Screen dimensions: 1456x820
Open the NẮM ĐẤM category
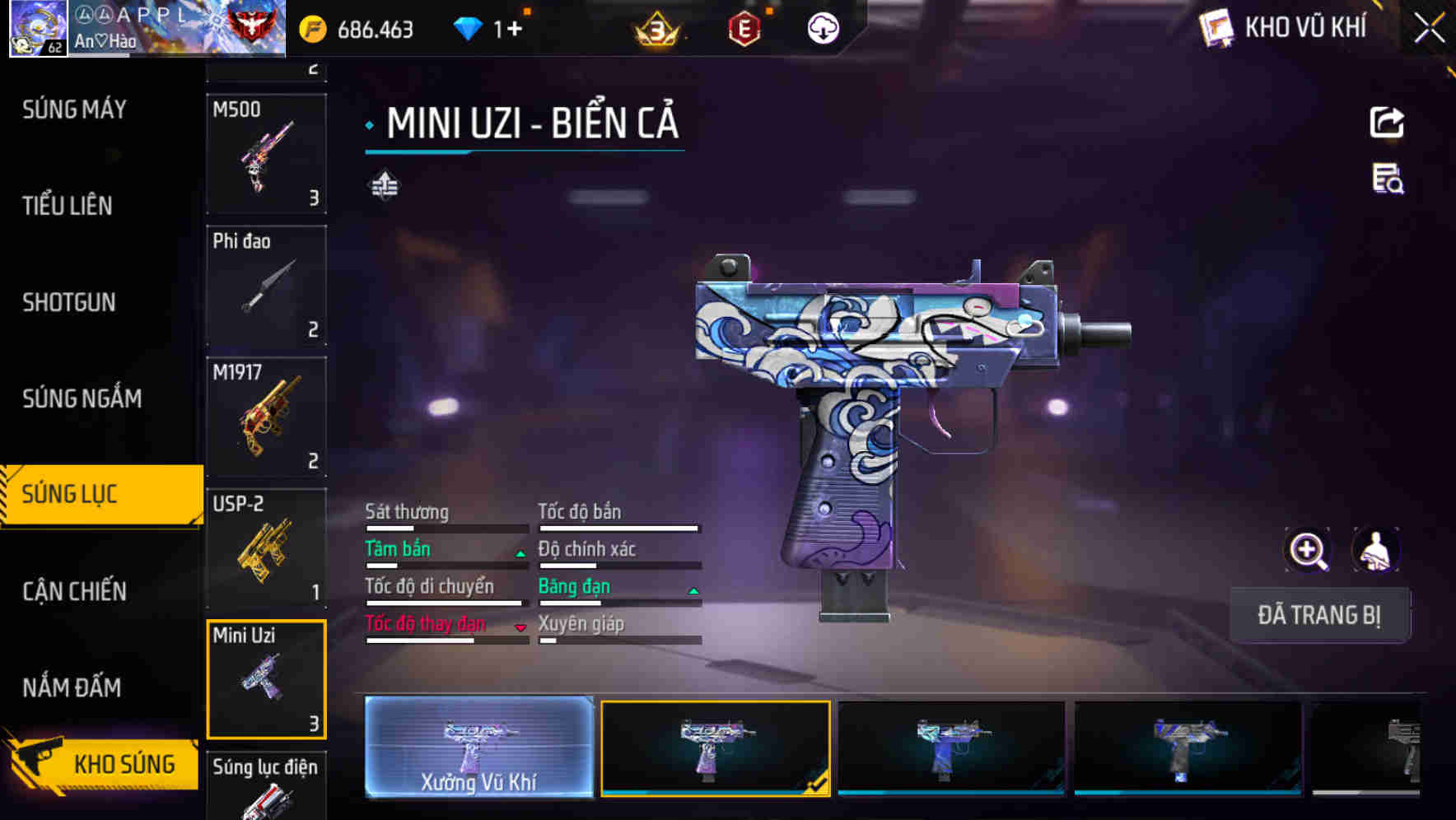(72, 687)
